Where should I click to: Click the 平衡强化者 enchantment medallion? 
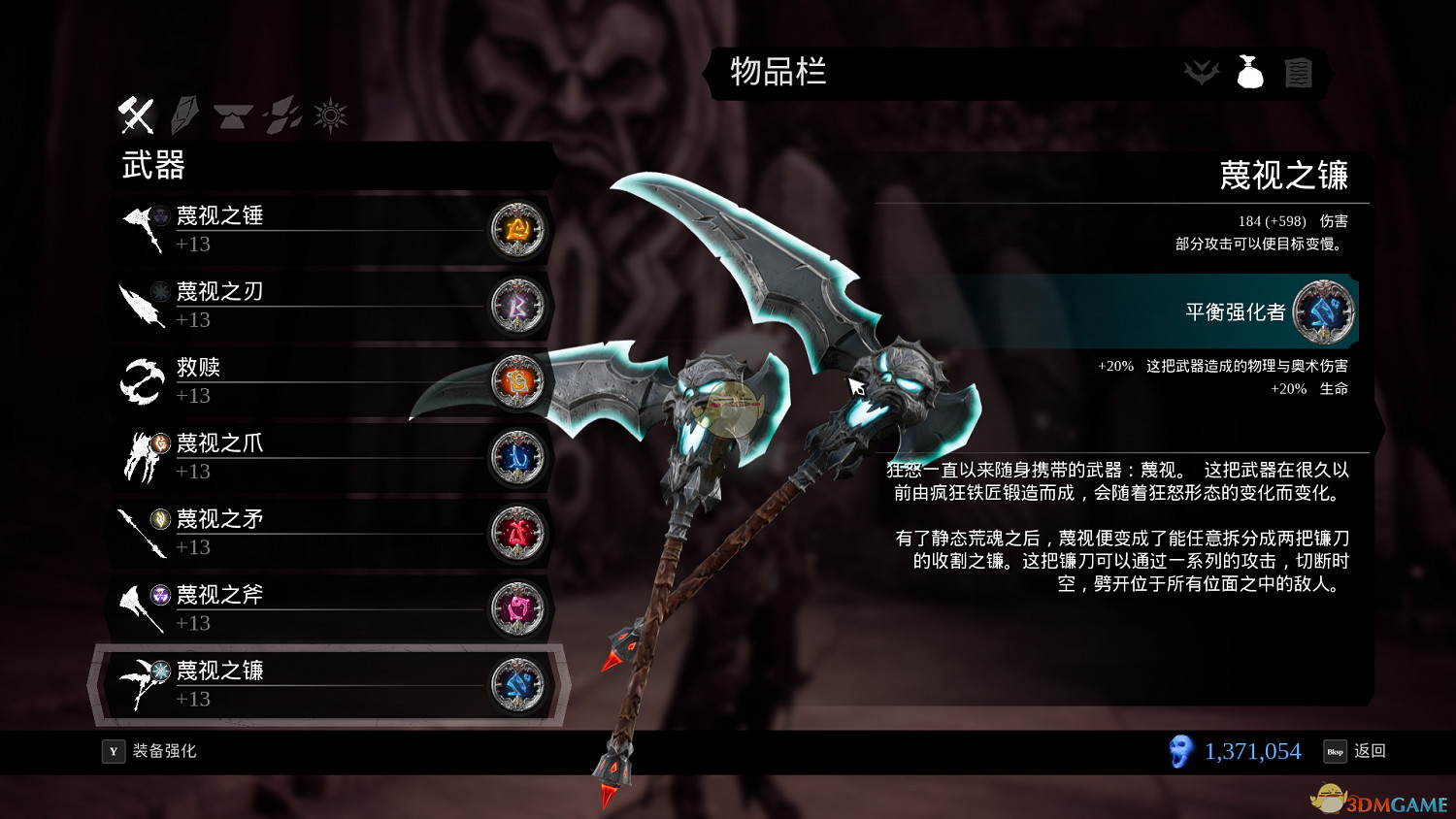tap(1324, 312)
